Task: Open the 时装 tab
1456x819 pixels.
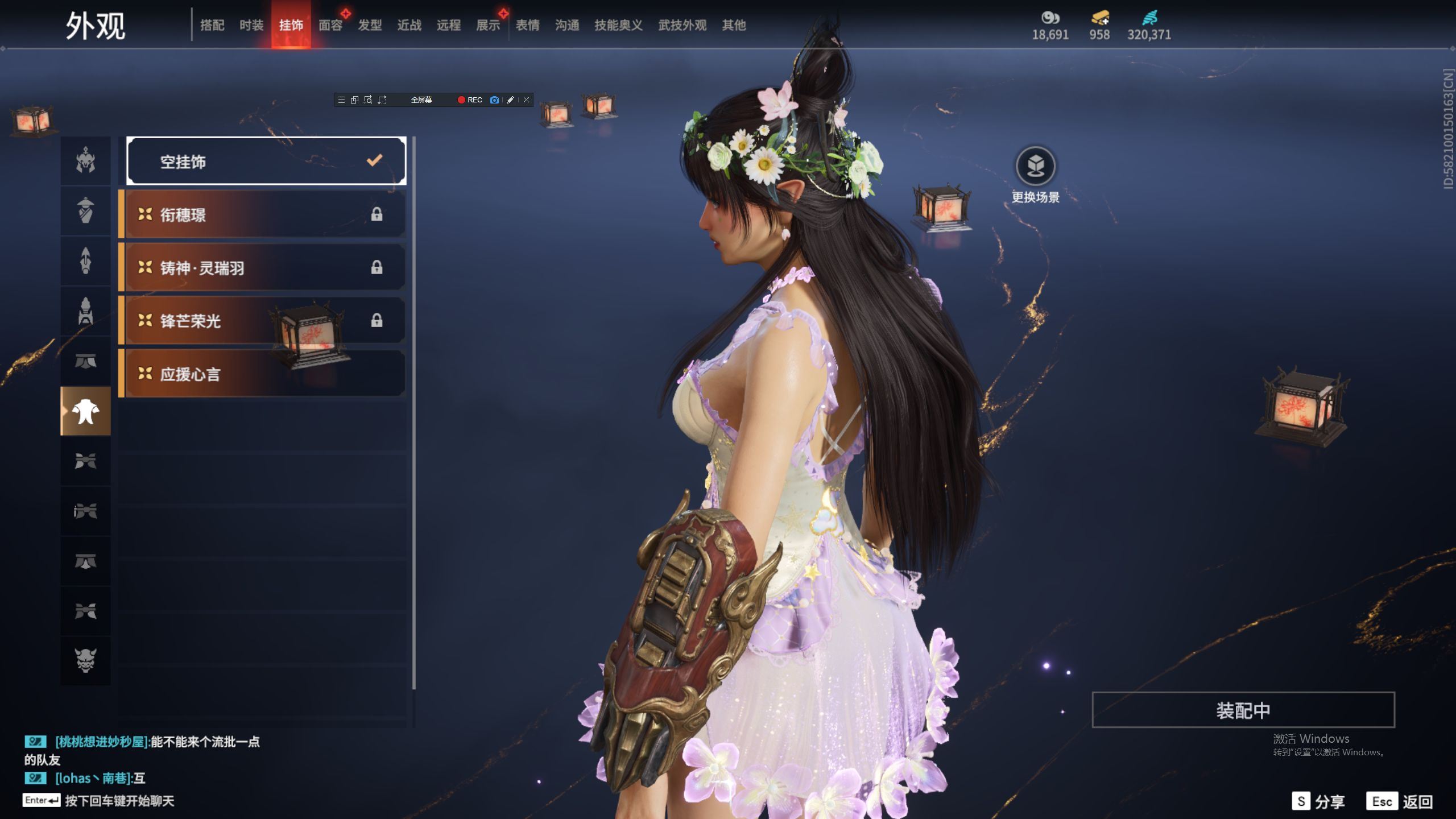Action: [x=251, y=25]
